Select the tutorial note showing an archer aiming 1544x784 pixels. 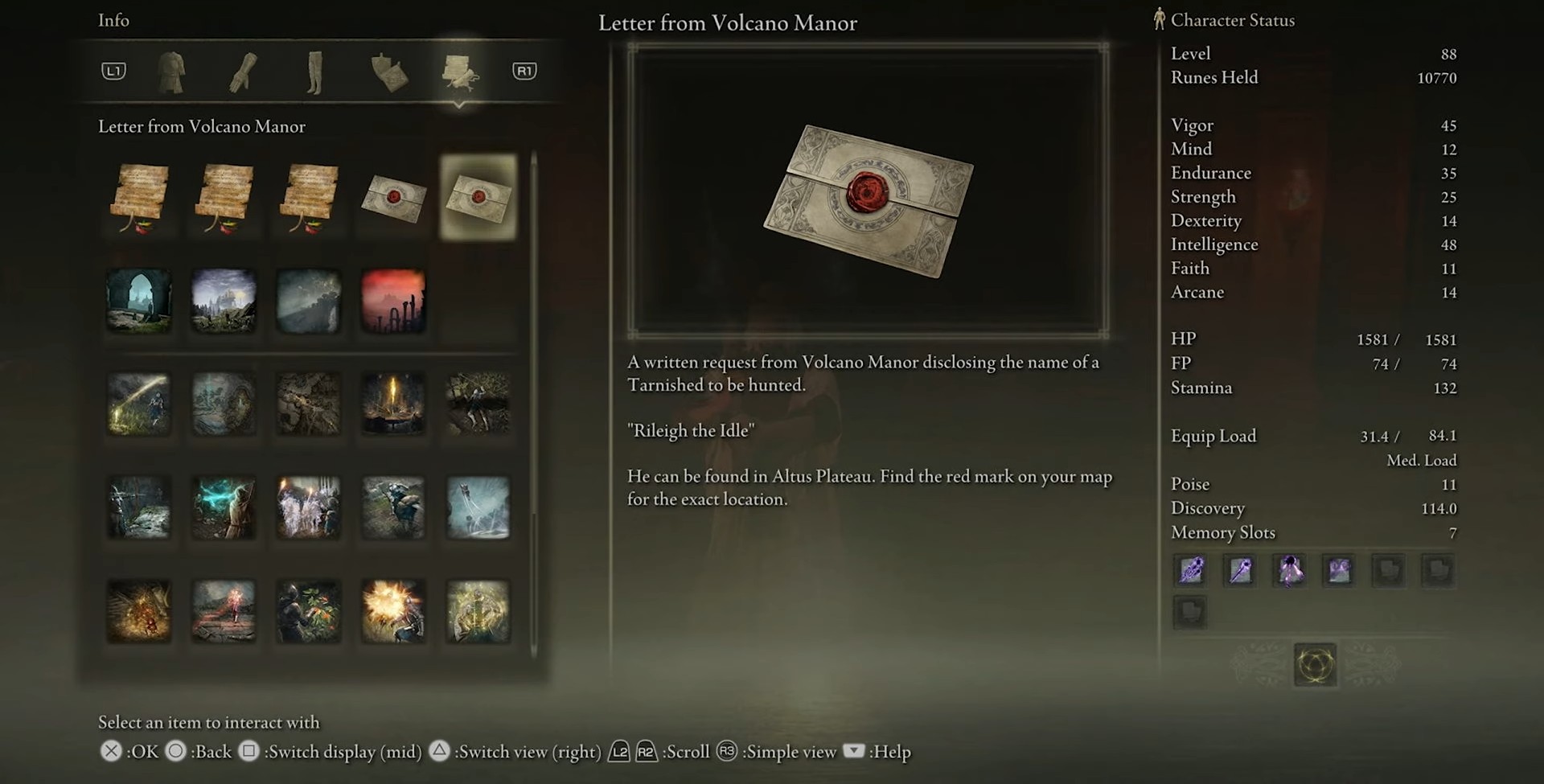[139, 507]
